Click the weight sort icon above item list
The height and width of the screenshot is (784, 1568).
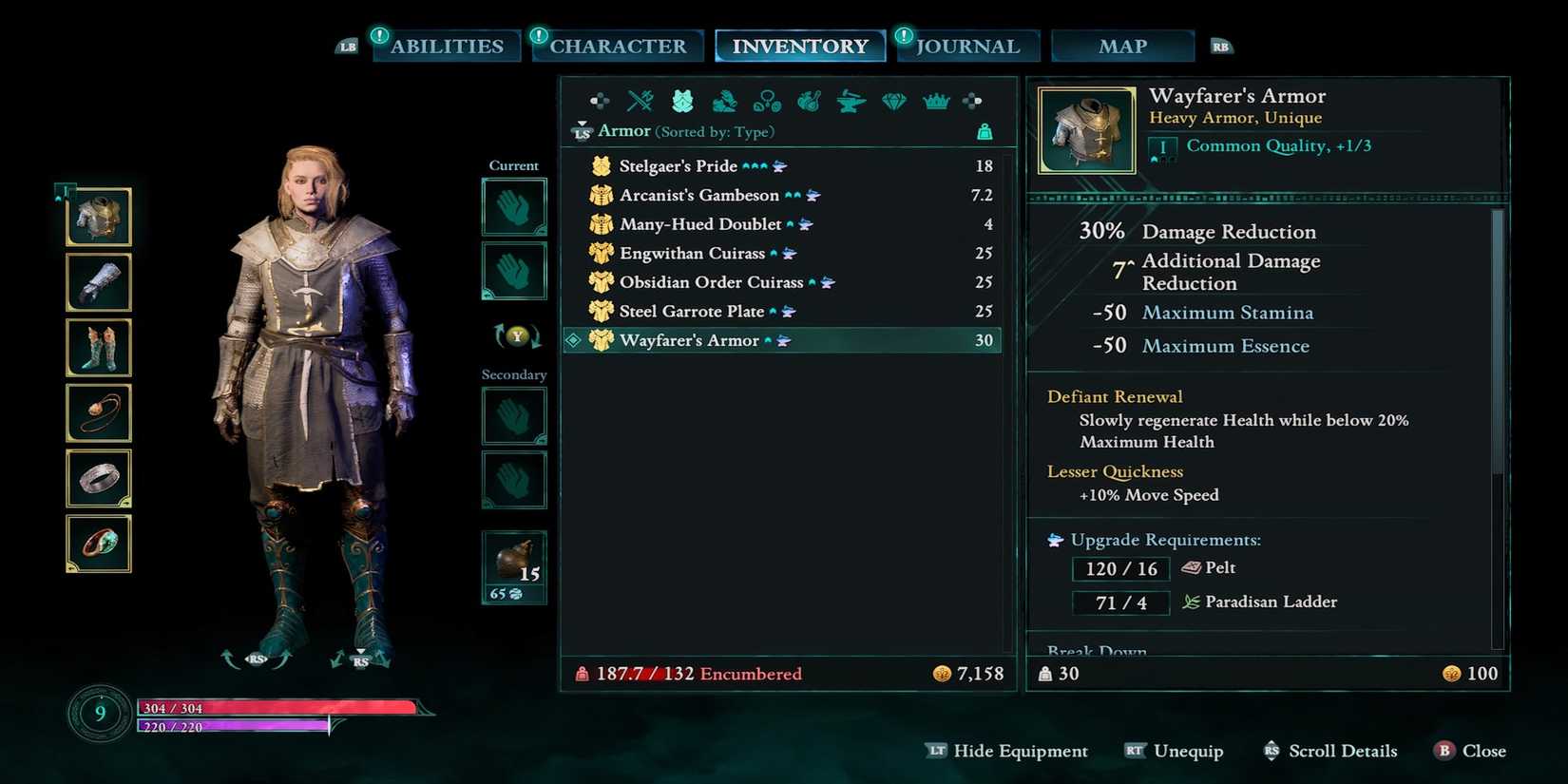(985, 131)
